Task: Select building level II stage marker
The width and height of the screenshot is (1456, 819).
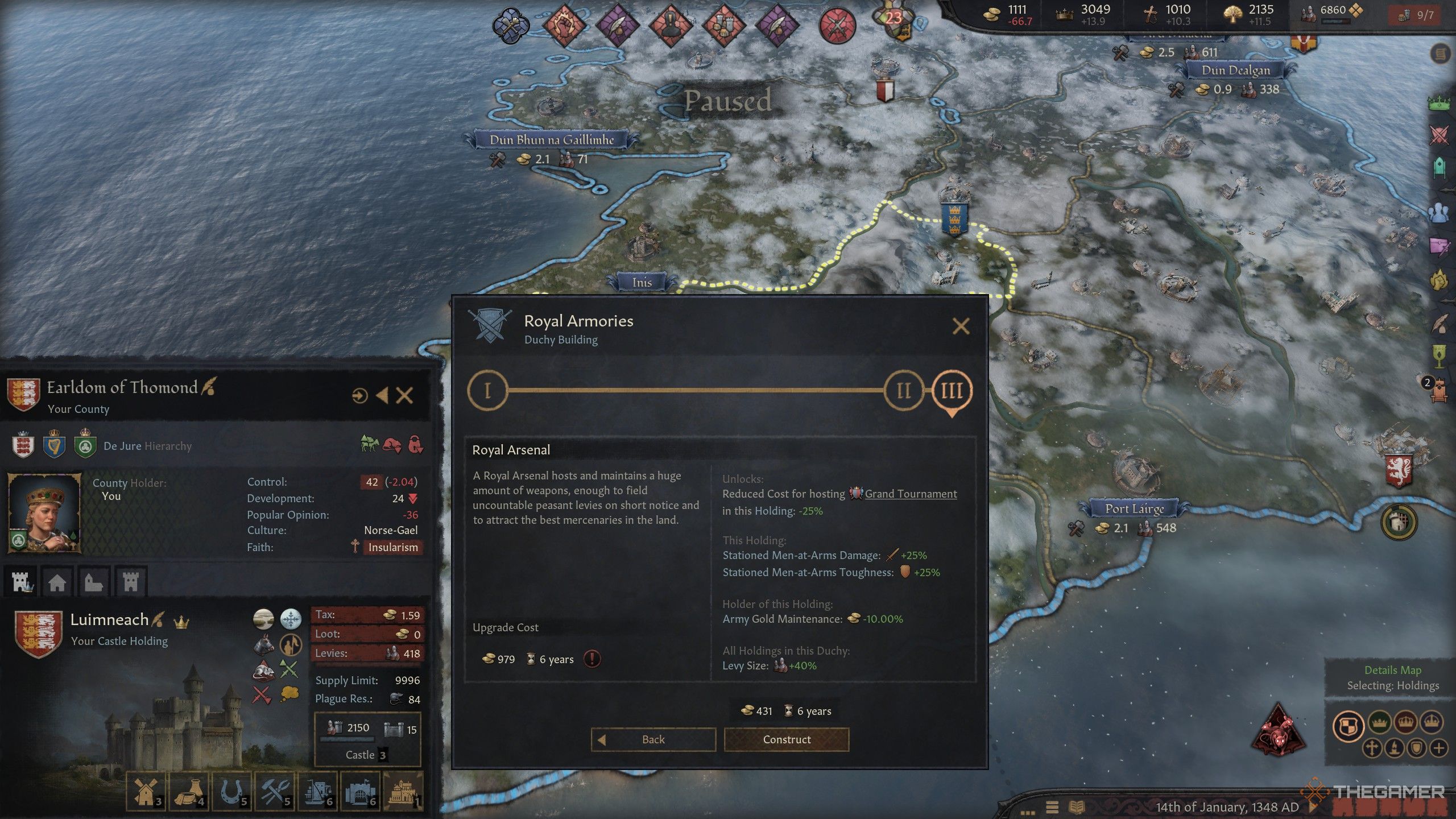Action: tap(903, 391)
